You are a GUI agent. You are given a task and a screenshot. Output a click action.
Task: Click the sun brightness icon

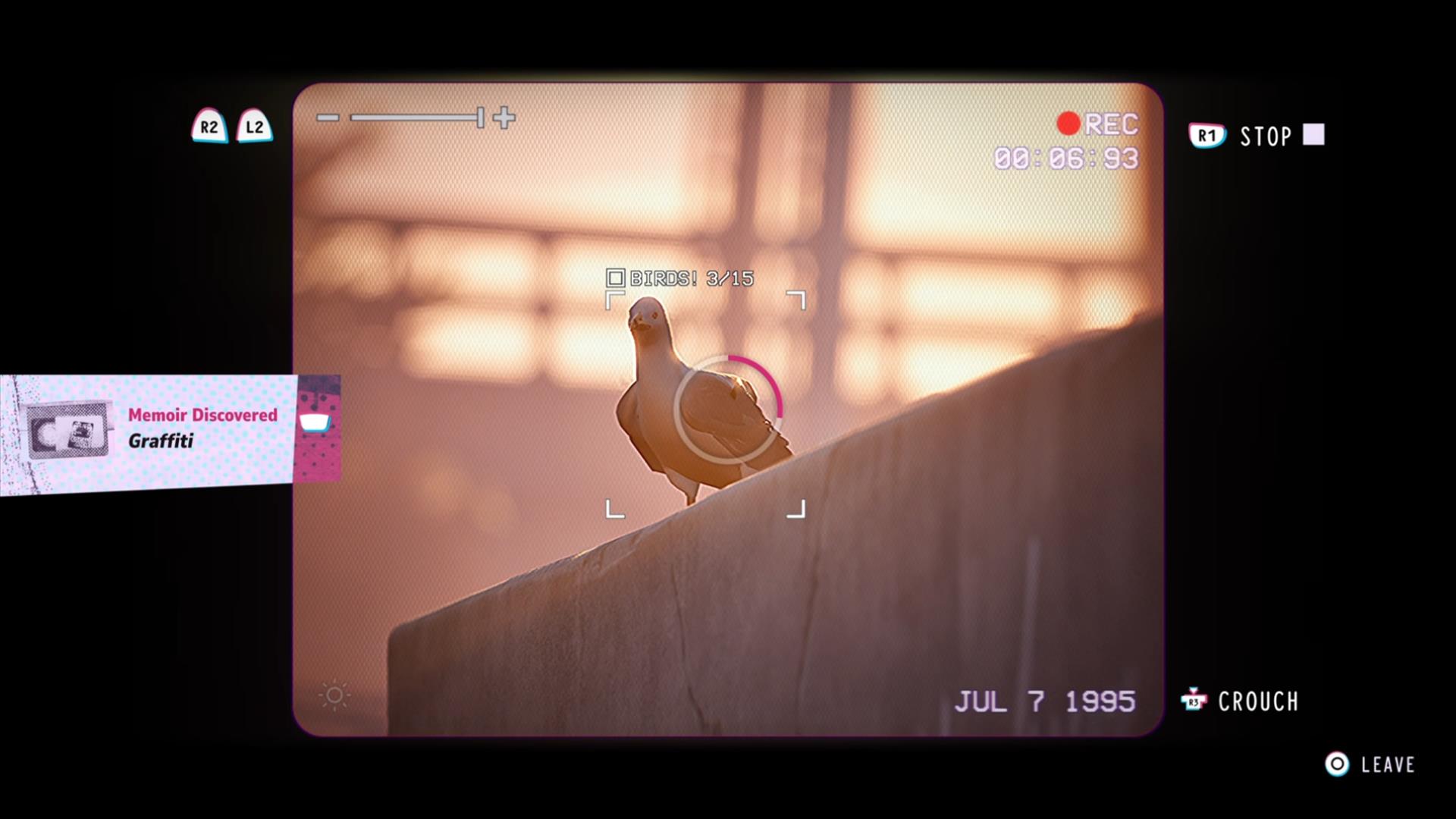(x=334, y=695)
